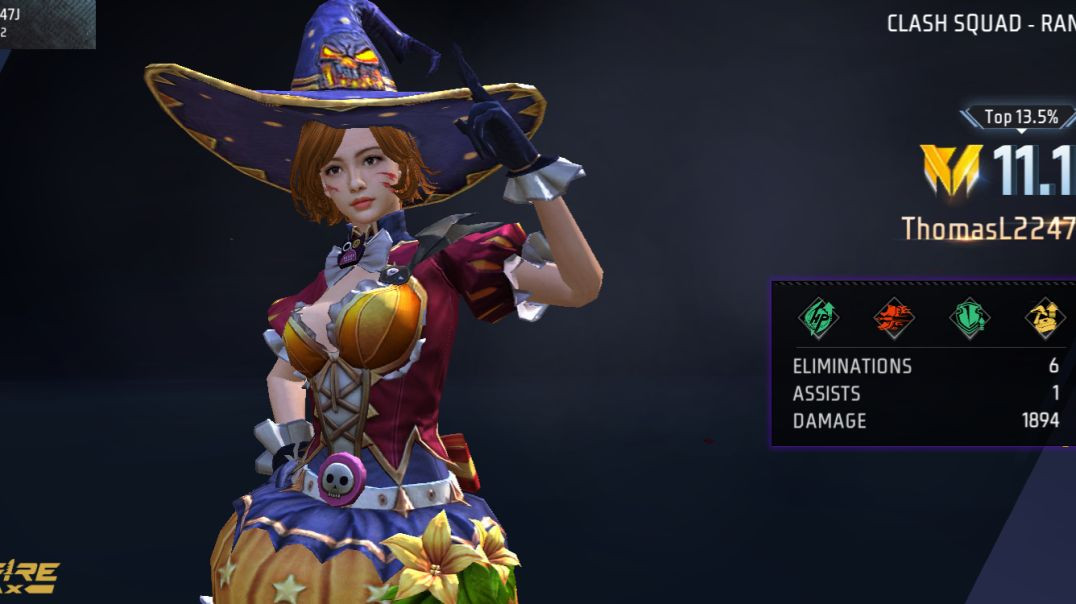Open the player banner card ending in 47J
The width and height of the screenshot is (1076, 604).
(47, 24)
